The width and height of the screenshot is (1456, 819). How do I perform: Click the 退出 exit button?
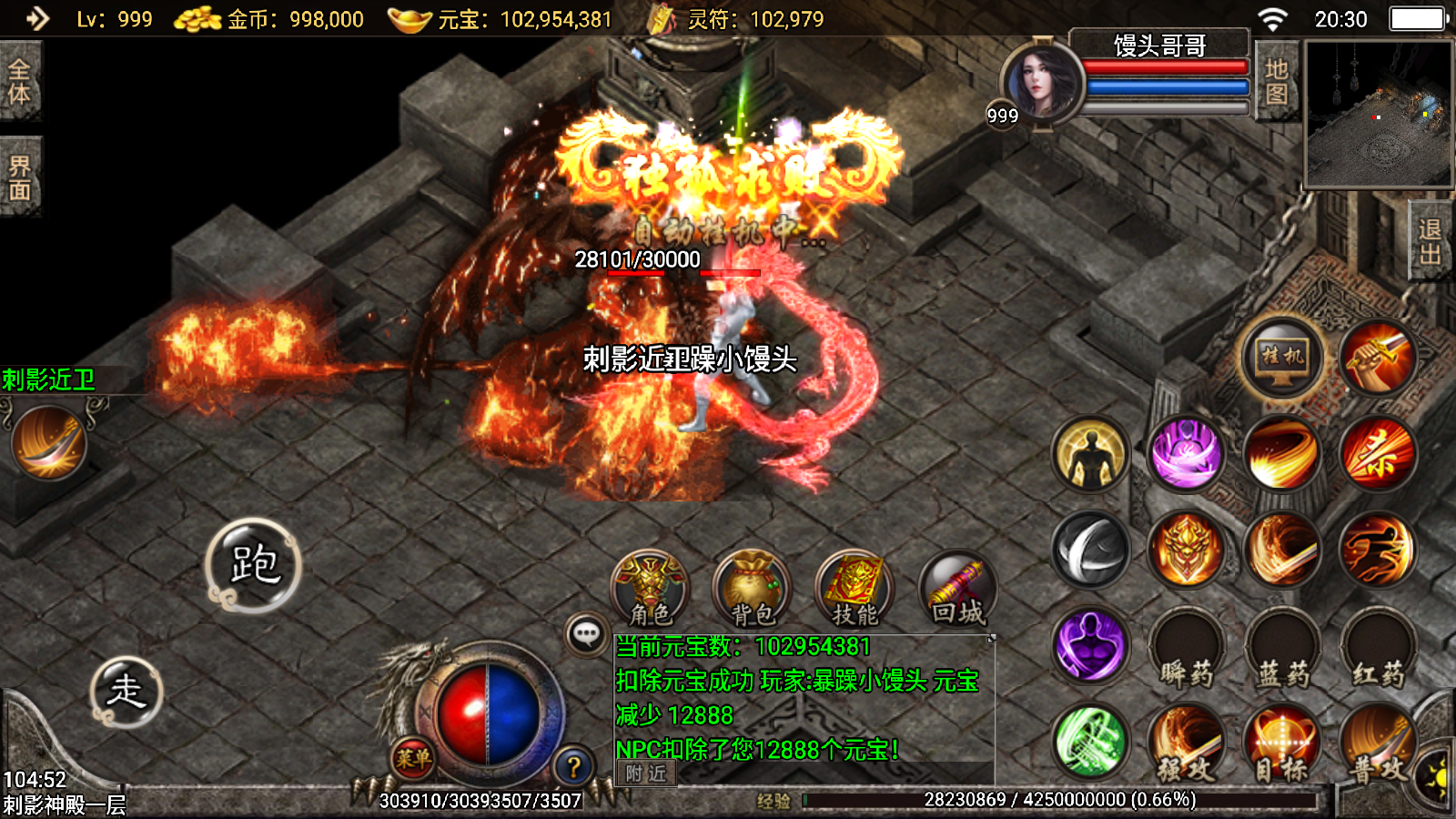tap(1430, 242)
